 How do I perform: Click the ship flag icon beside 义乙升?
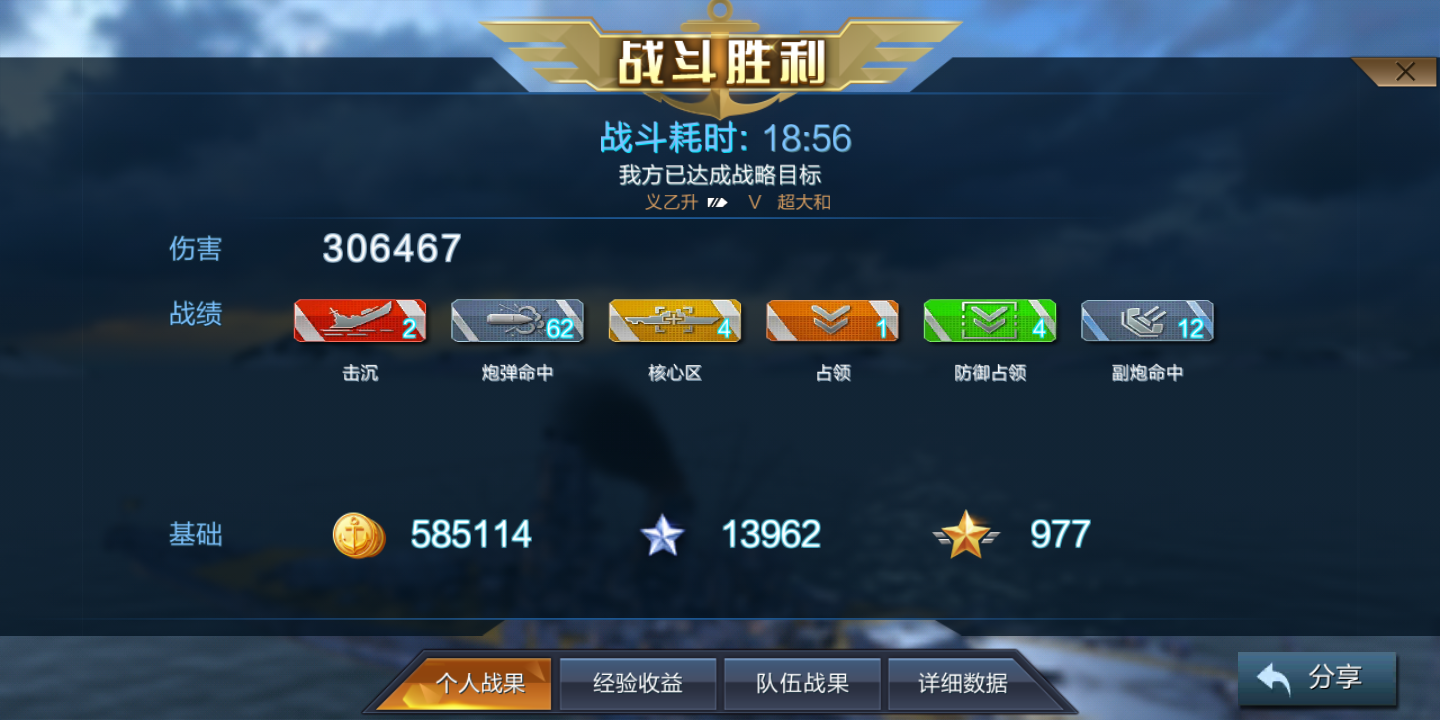tap(716, 202)
